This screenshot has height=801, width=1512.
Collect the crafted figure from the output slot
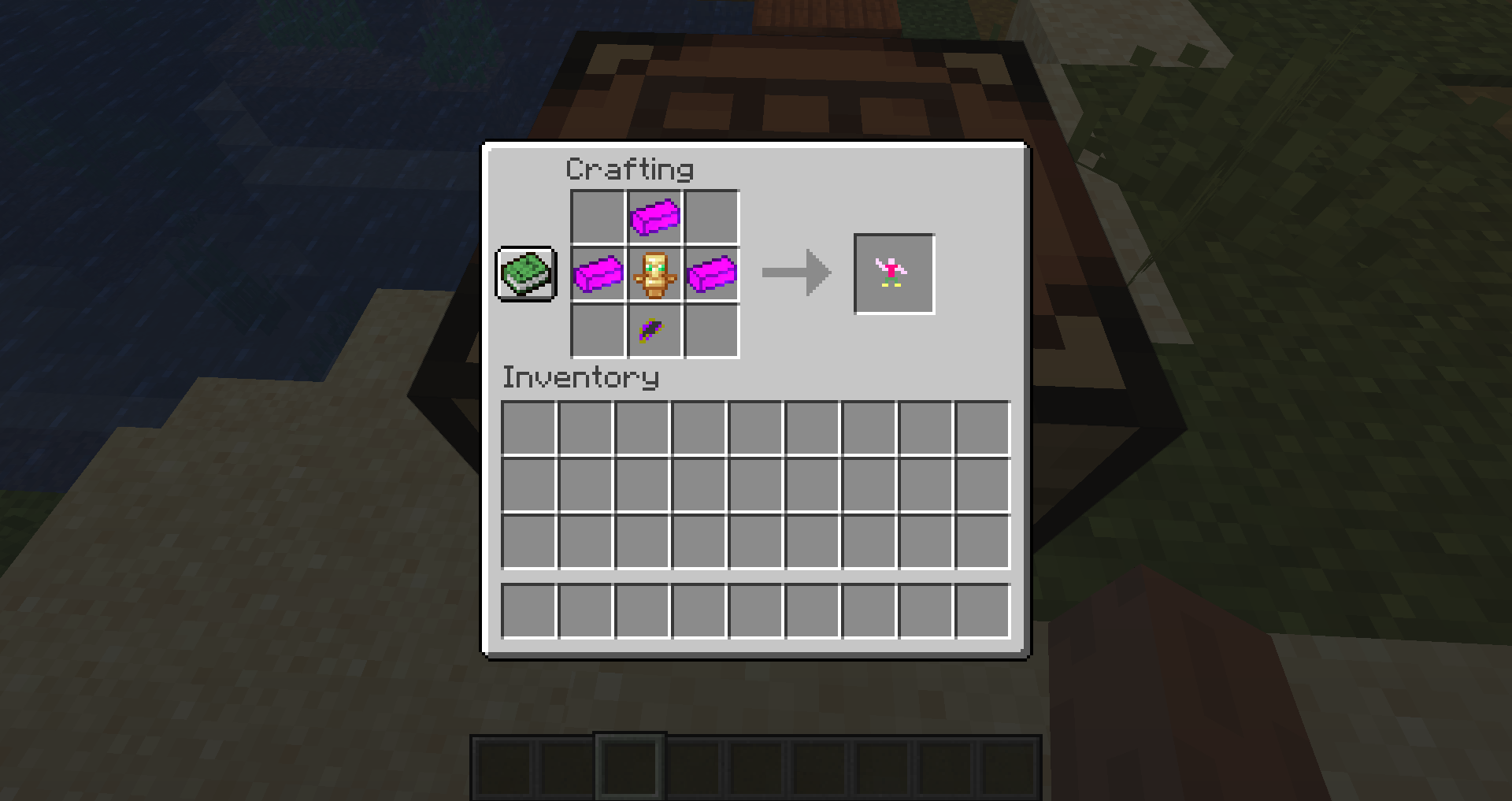point(894,274)
